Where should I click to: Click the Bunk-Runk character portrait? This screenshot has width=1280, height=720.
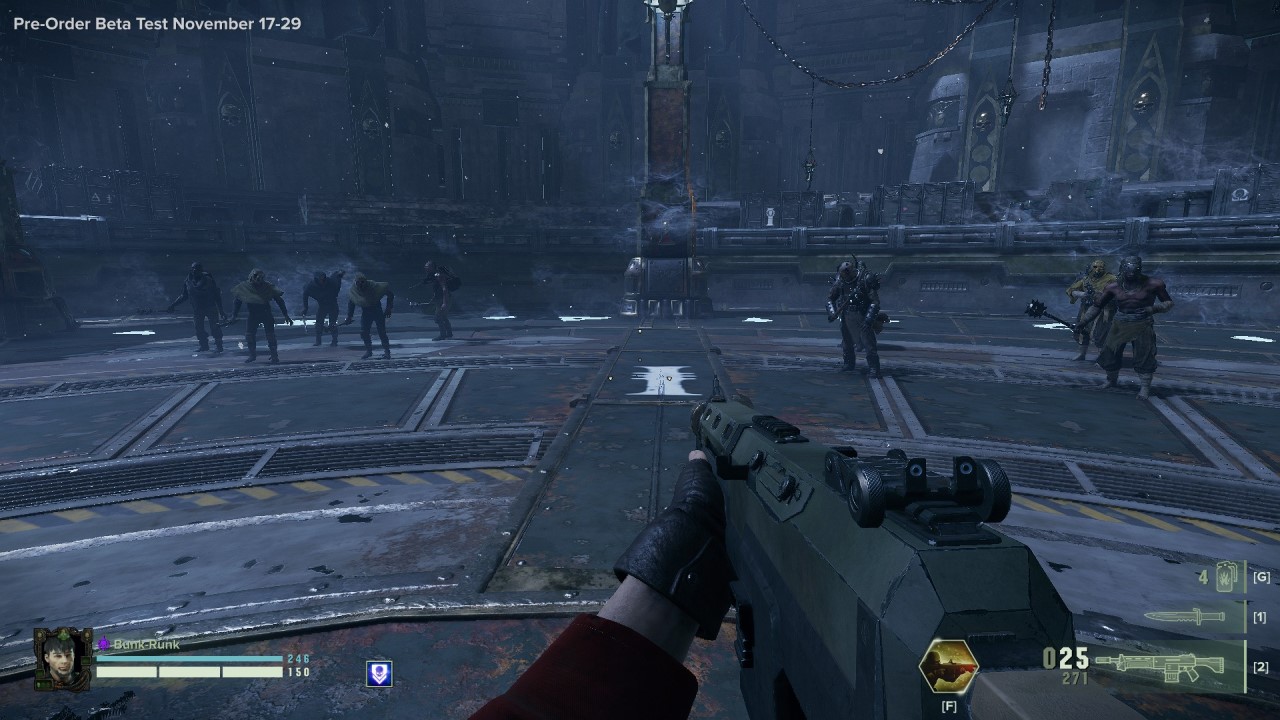pyautogui.click(x=62, y=660)
